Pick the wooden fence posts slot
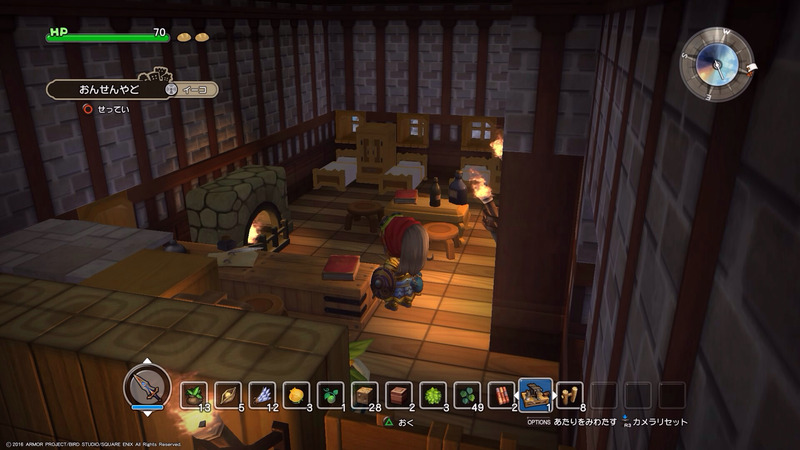 coord(570,395)
